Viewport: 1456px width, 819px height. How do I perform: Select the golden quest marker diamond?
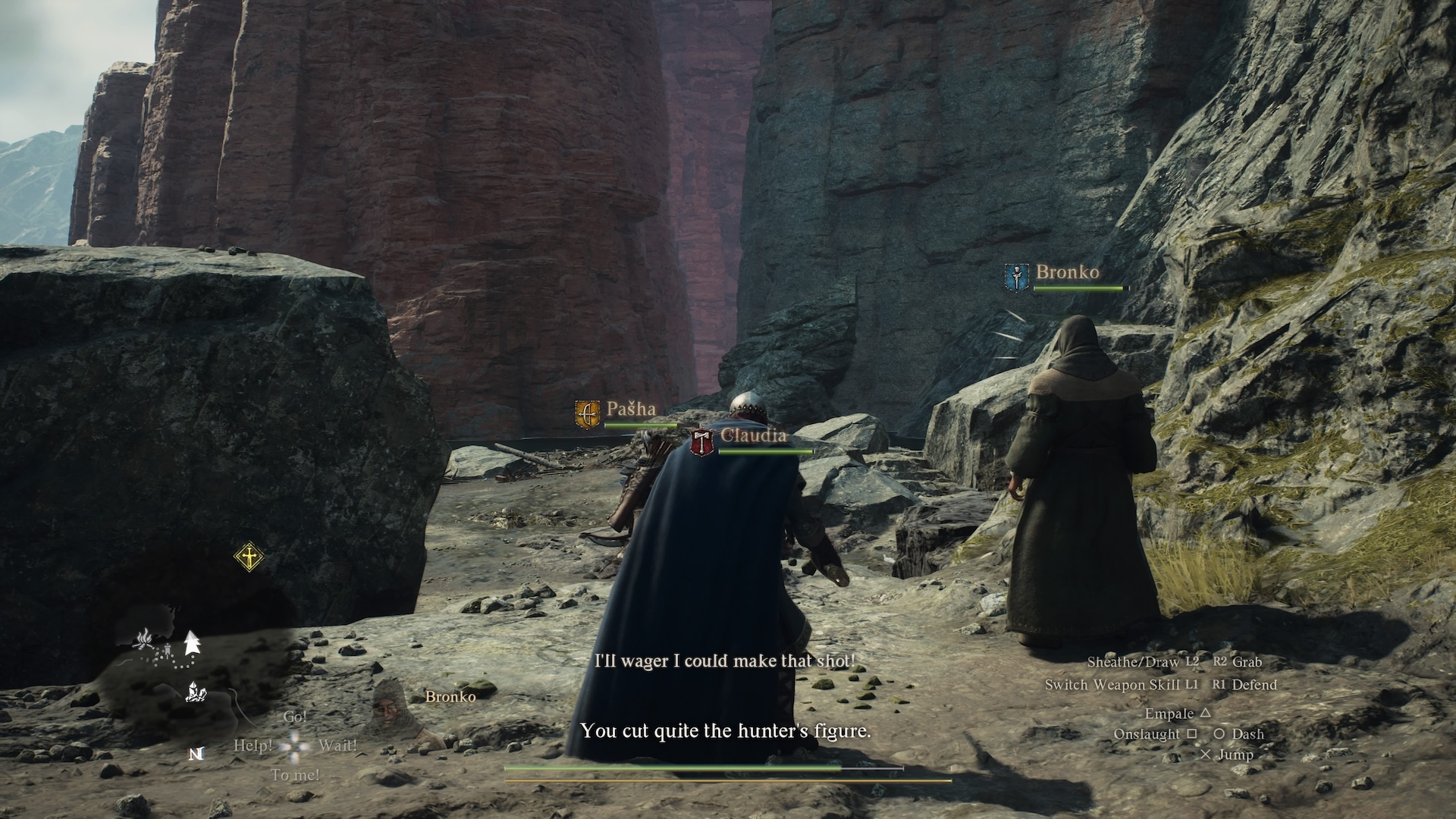[x=249, y=557]
